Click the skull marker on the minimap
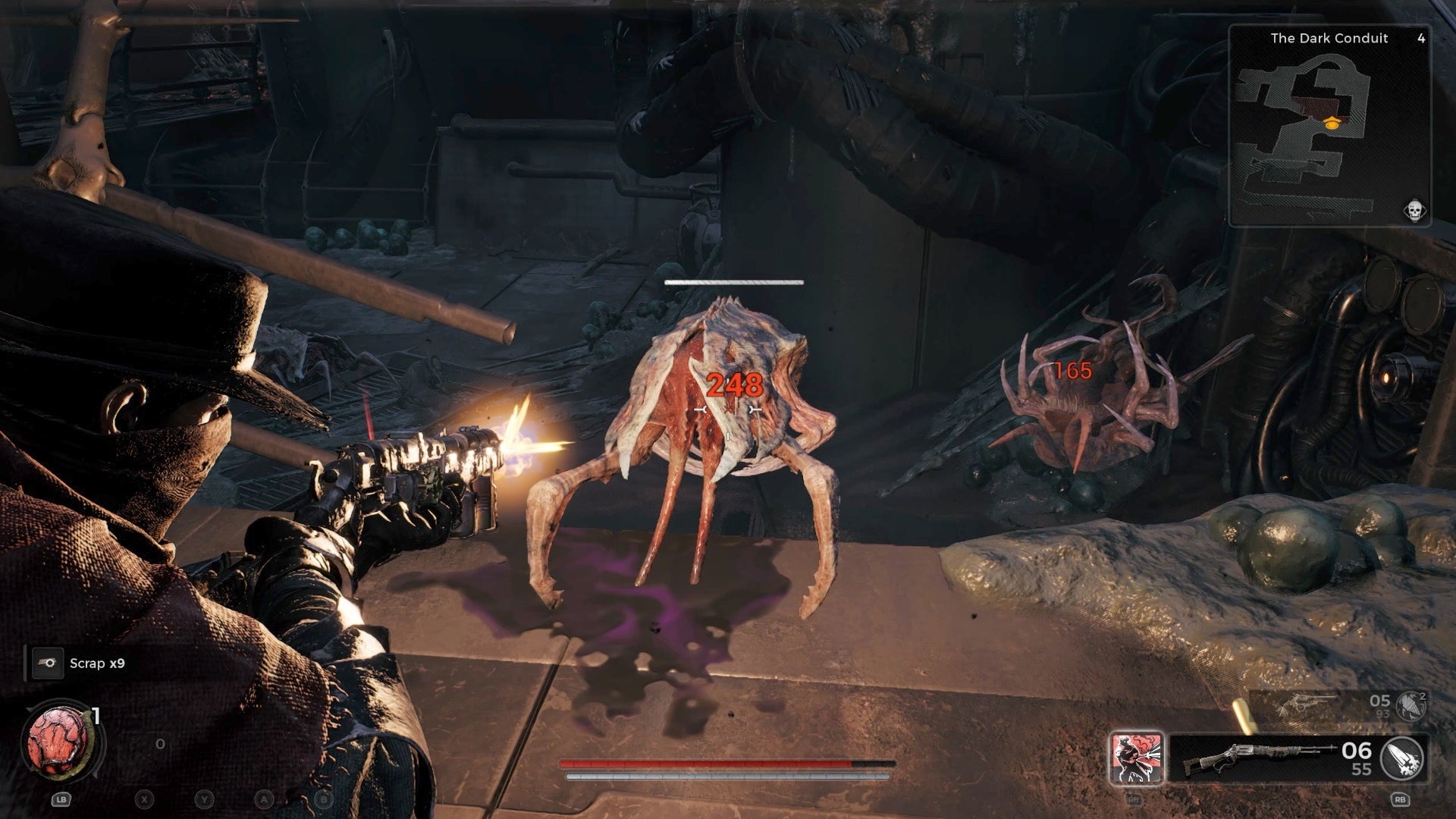 click(x=1414, y=210)
